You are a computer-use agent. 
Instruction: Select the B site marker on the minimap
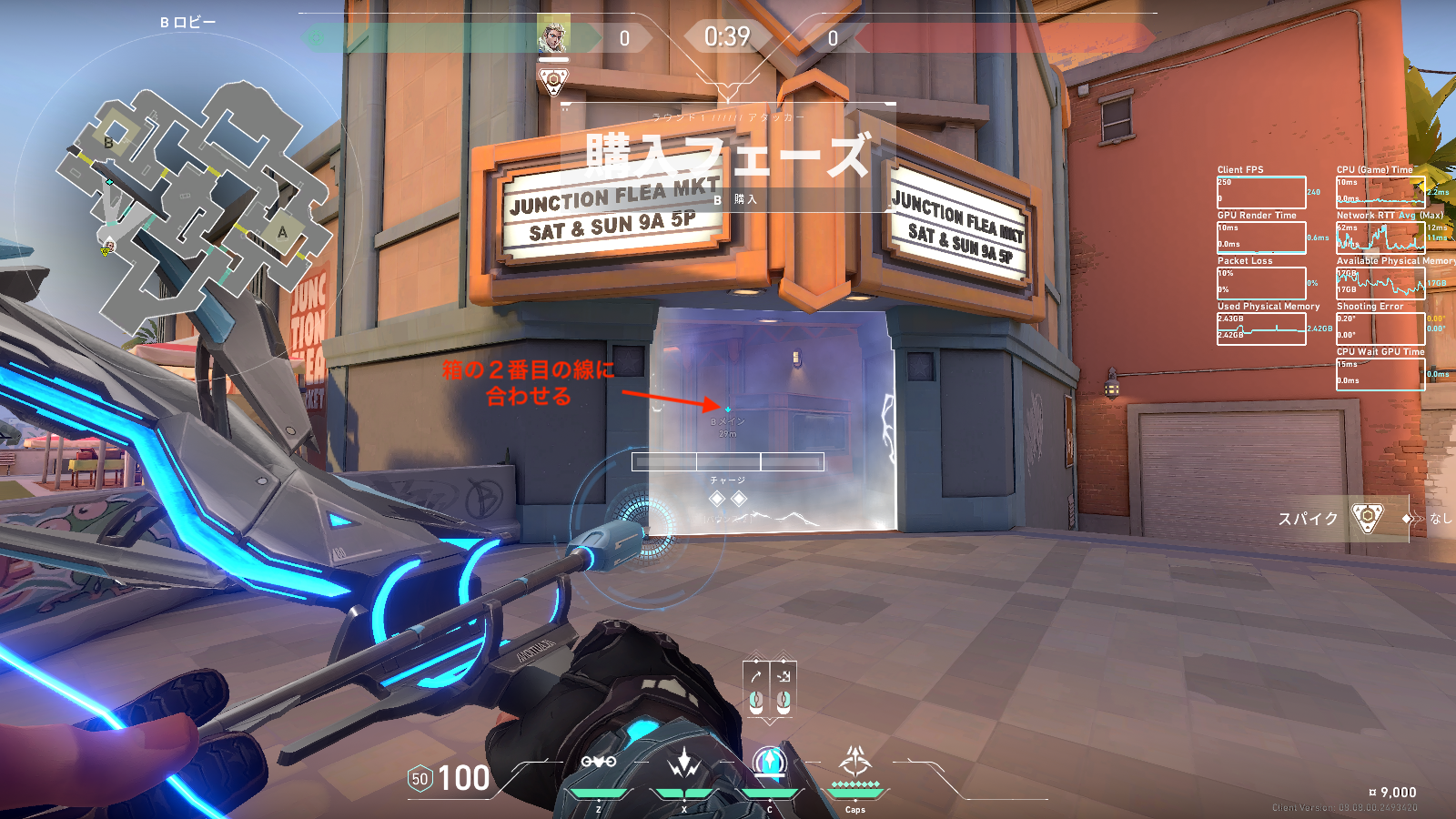coord(109,142)
